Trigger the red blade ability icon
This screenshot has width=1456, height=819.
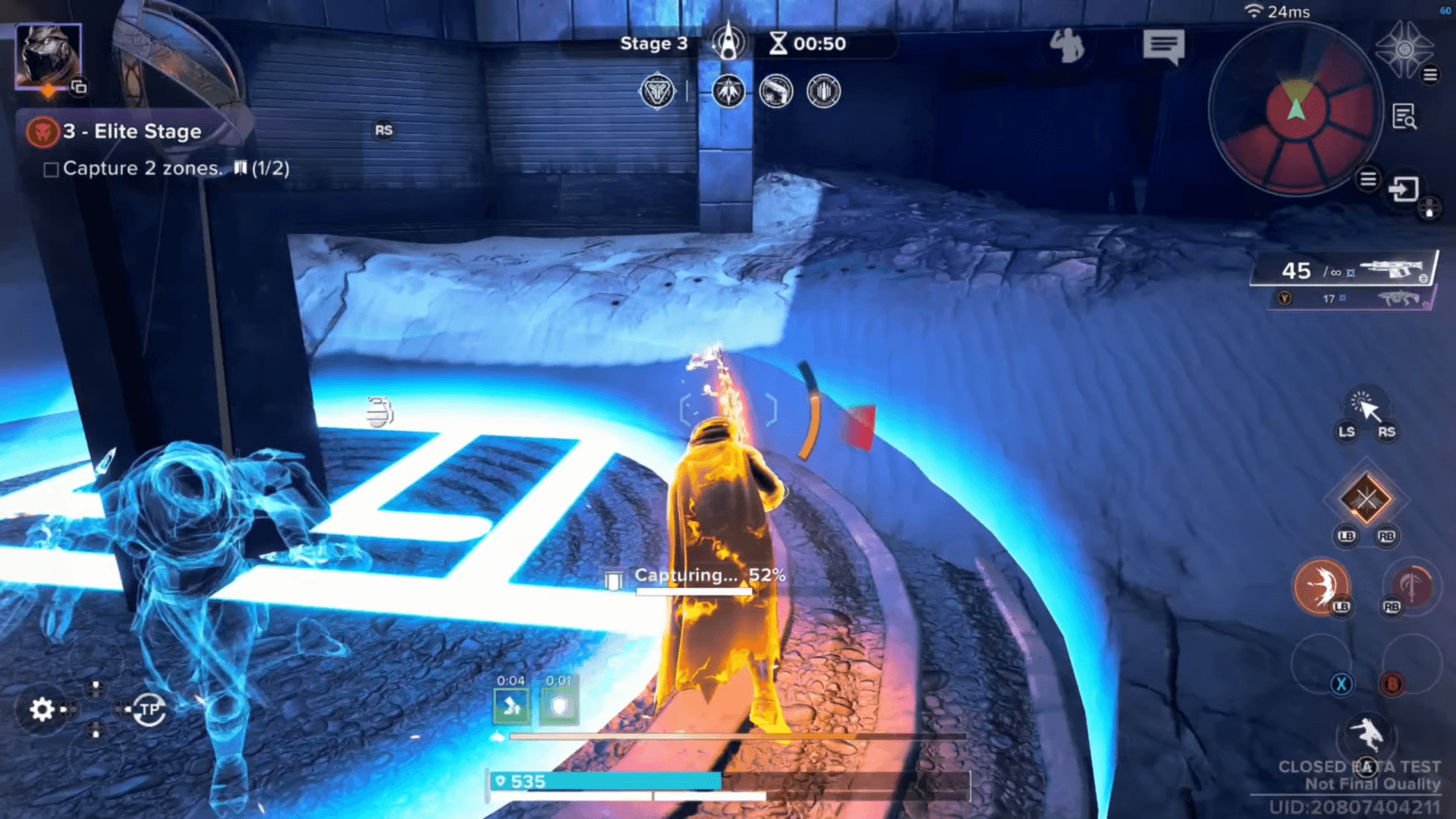1410,585
